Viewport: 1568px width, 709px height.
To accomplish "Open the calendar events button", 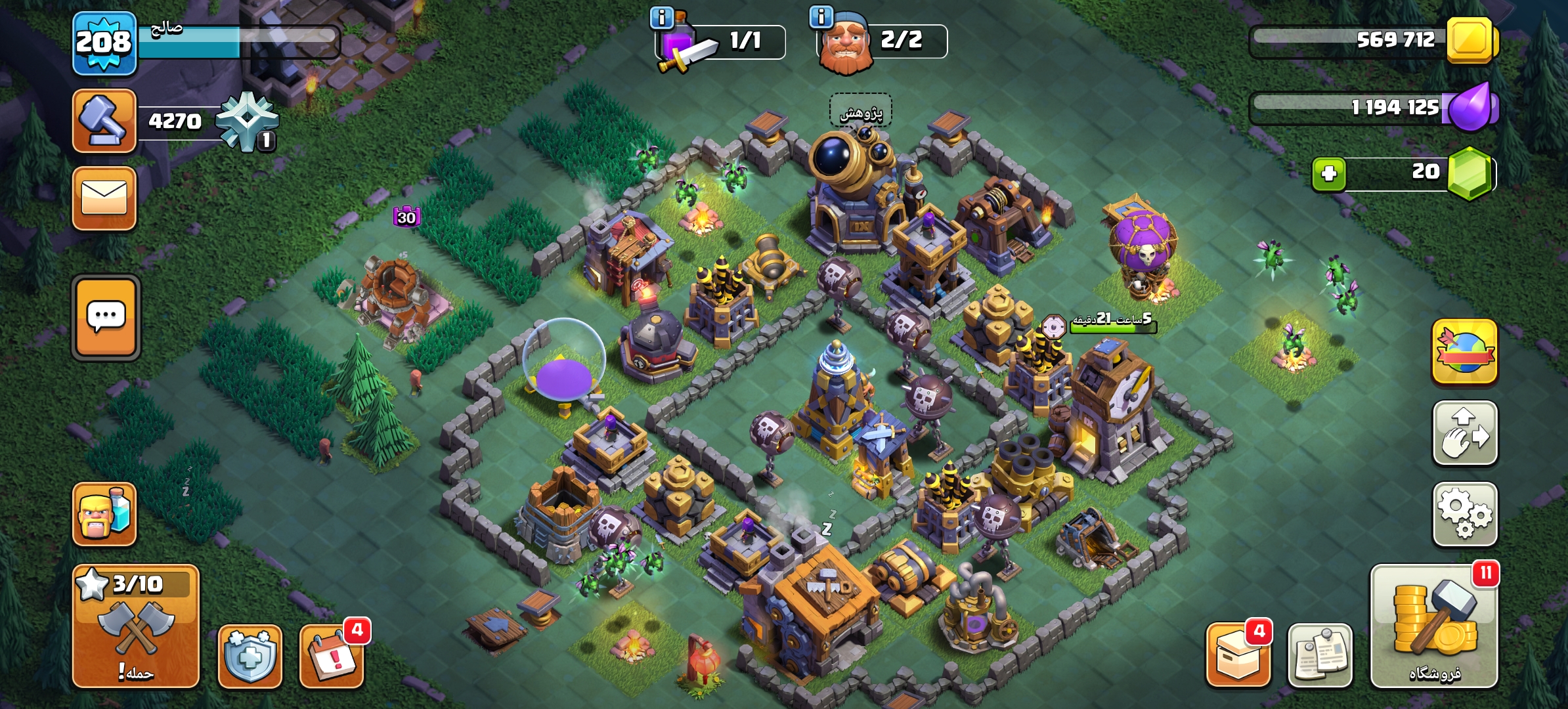I will click(x=332, y=655).
